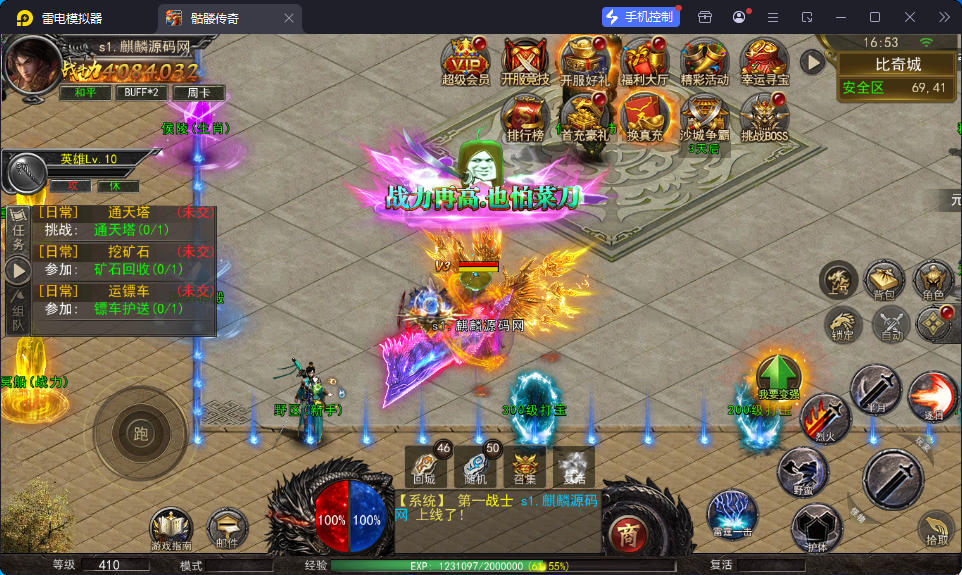Open the 游戏指南 game guide
Viewport: 962px width, 575px height.
click(170, 529)
